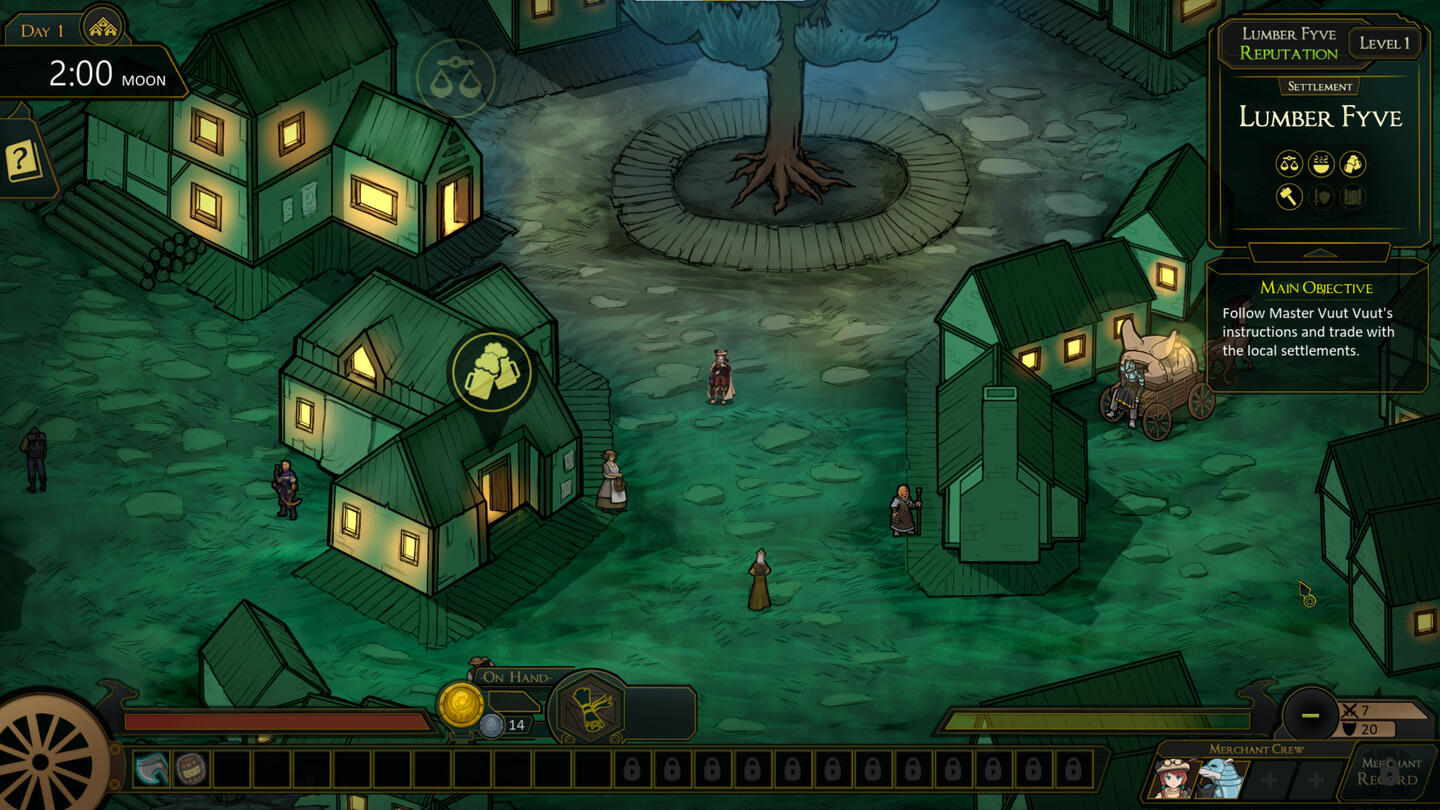Select the barrel item slot

191,769
